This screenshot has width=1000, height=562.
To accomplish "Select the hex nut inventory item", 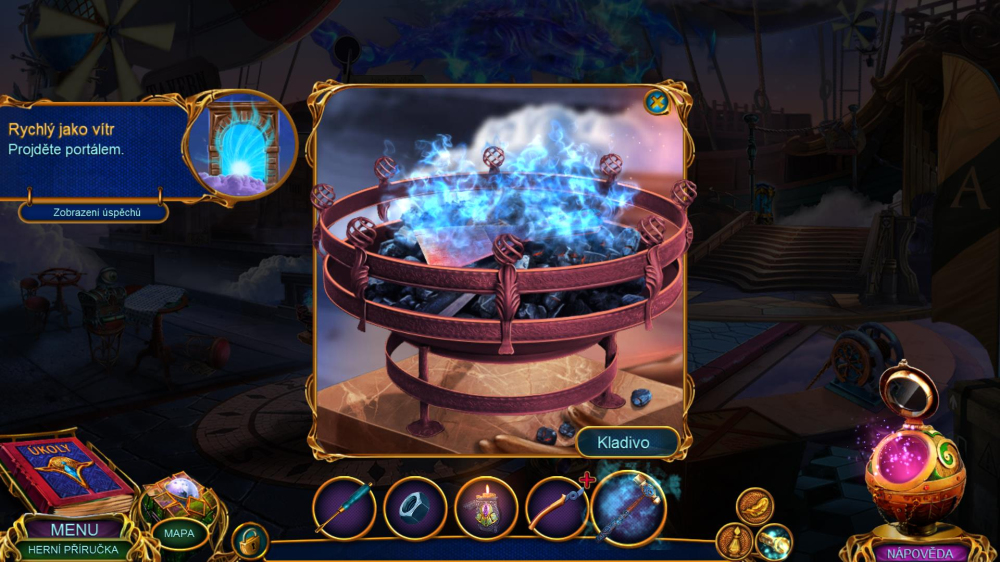I will click(x=415, y=507).
